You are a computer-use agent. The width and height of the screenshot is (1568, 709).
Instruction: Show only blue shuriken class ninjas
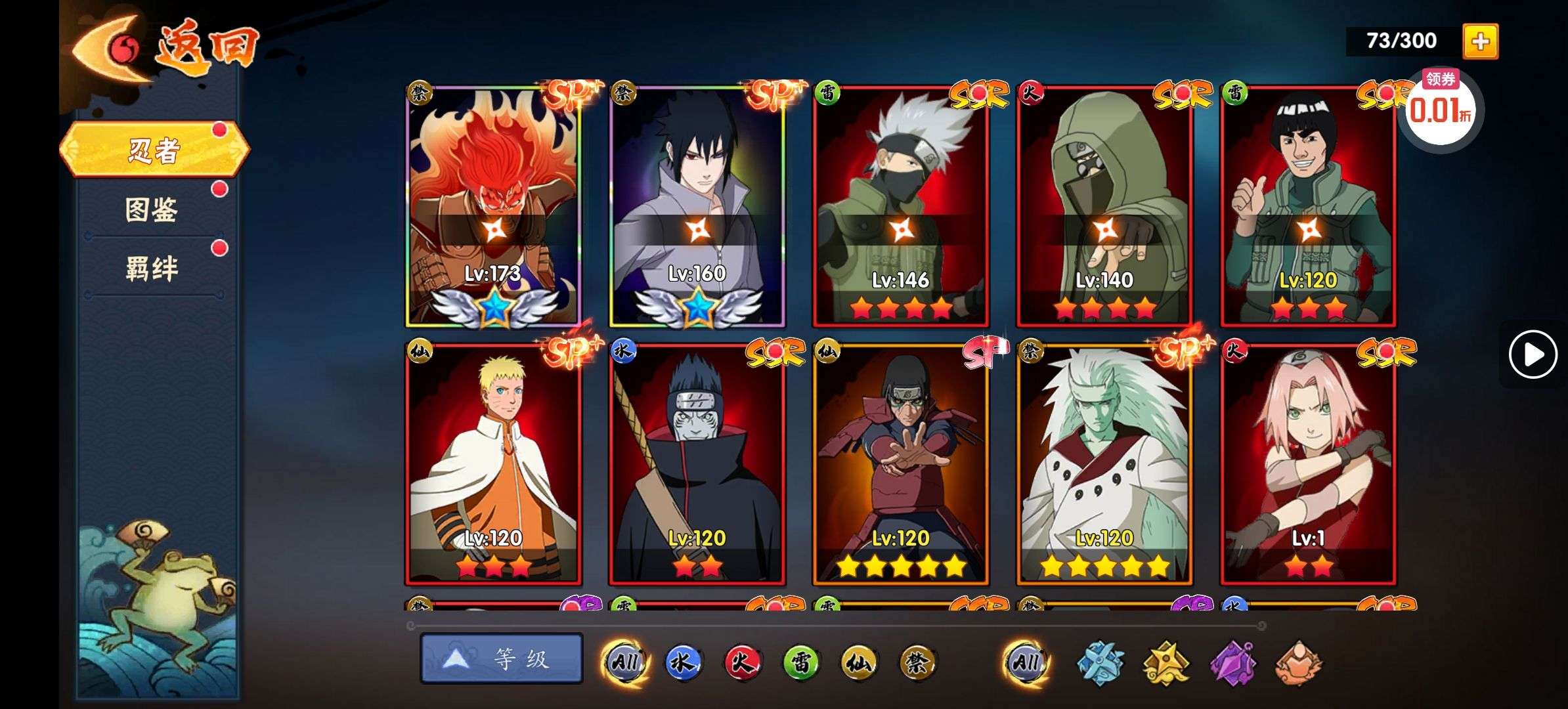point(1100,663)
